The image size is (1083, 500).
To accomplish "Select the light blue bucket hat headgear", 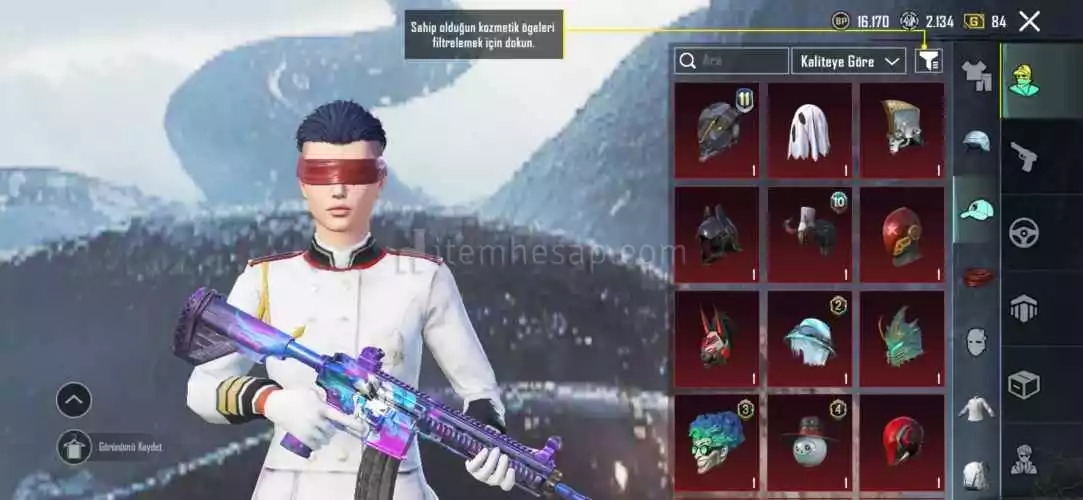I will click(x=809, y=339).
